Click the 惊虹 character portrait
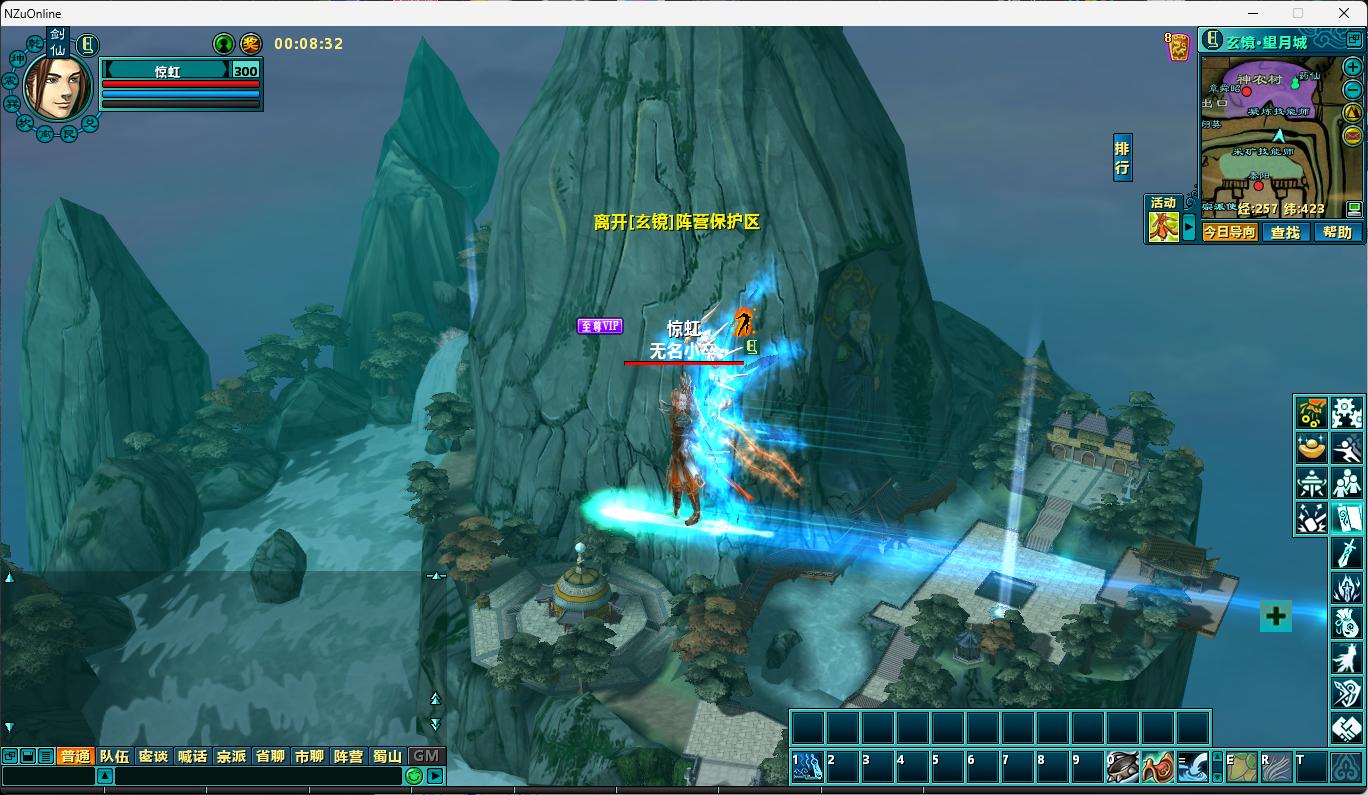The width and height of the screenshot is (1368, 795). coord(58,86)
